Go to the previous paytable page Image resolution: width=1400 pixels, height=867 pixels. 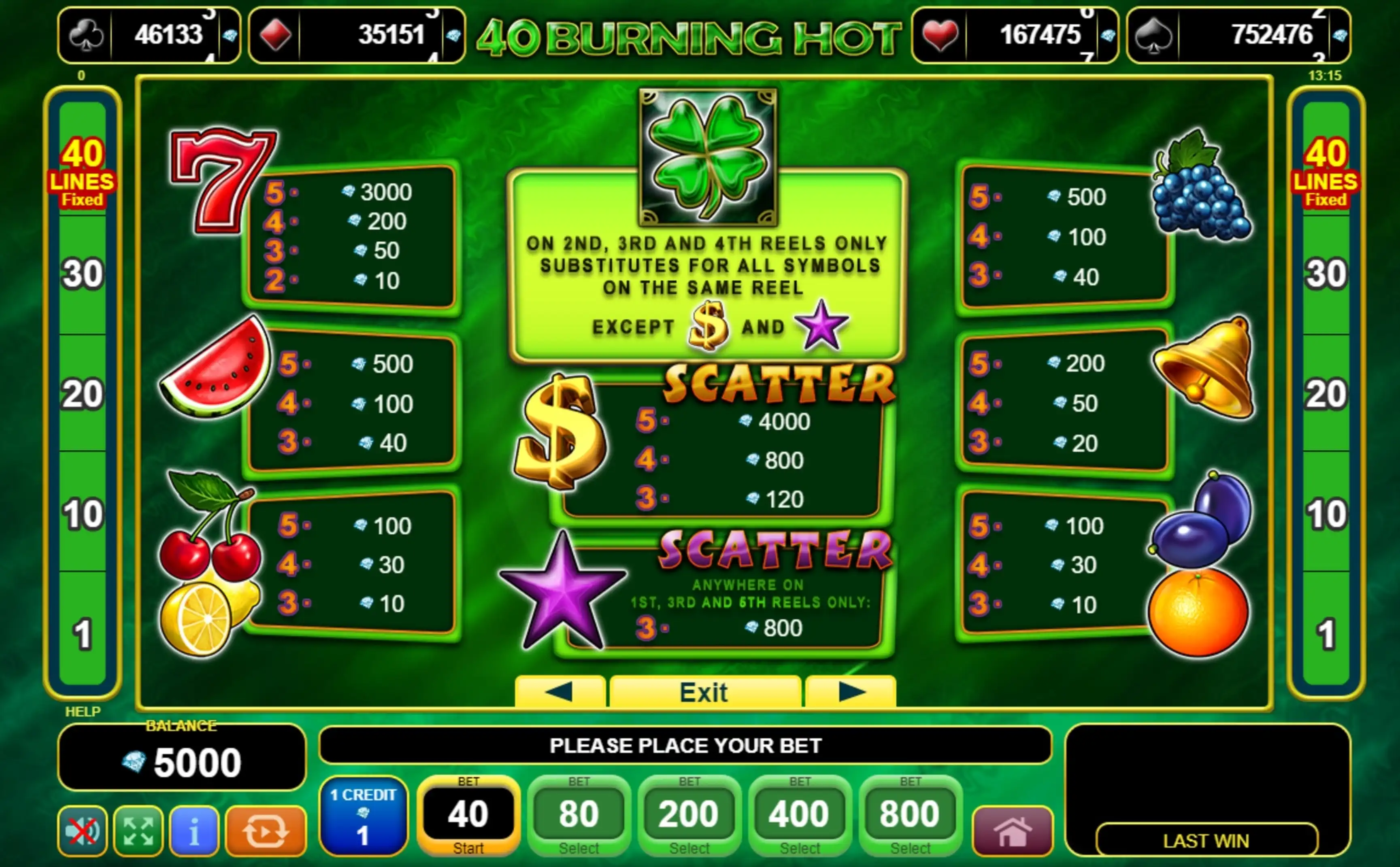[x=559, y=692]
